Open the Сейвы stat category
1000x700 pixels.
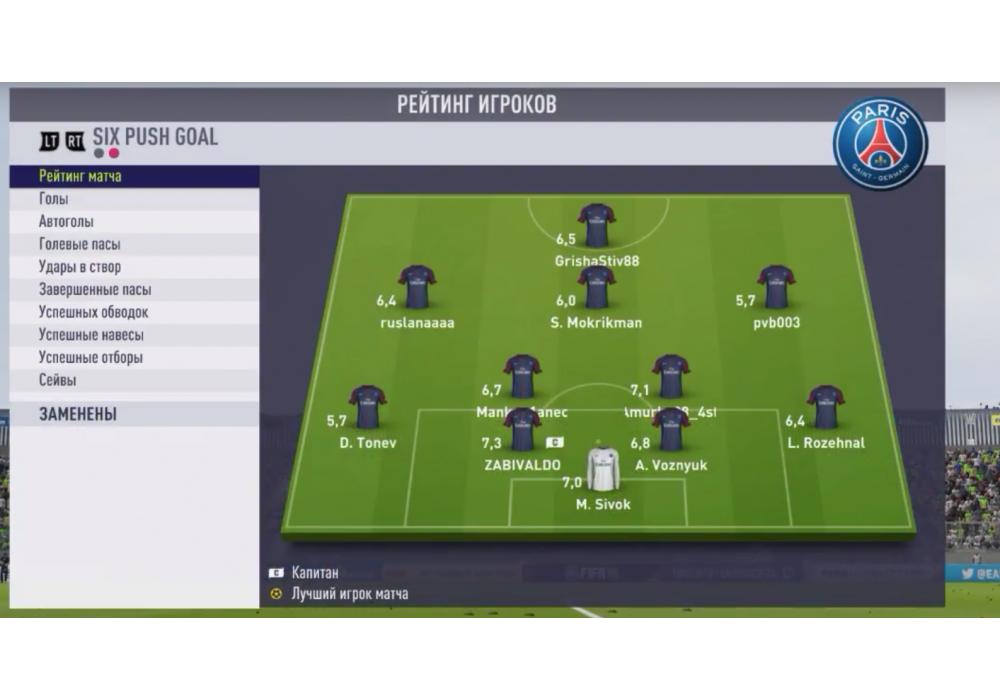(57, 380)
